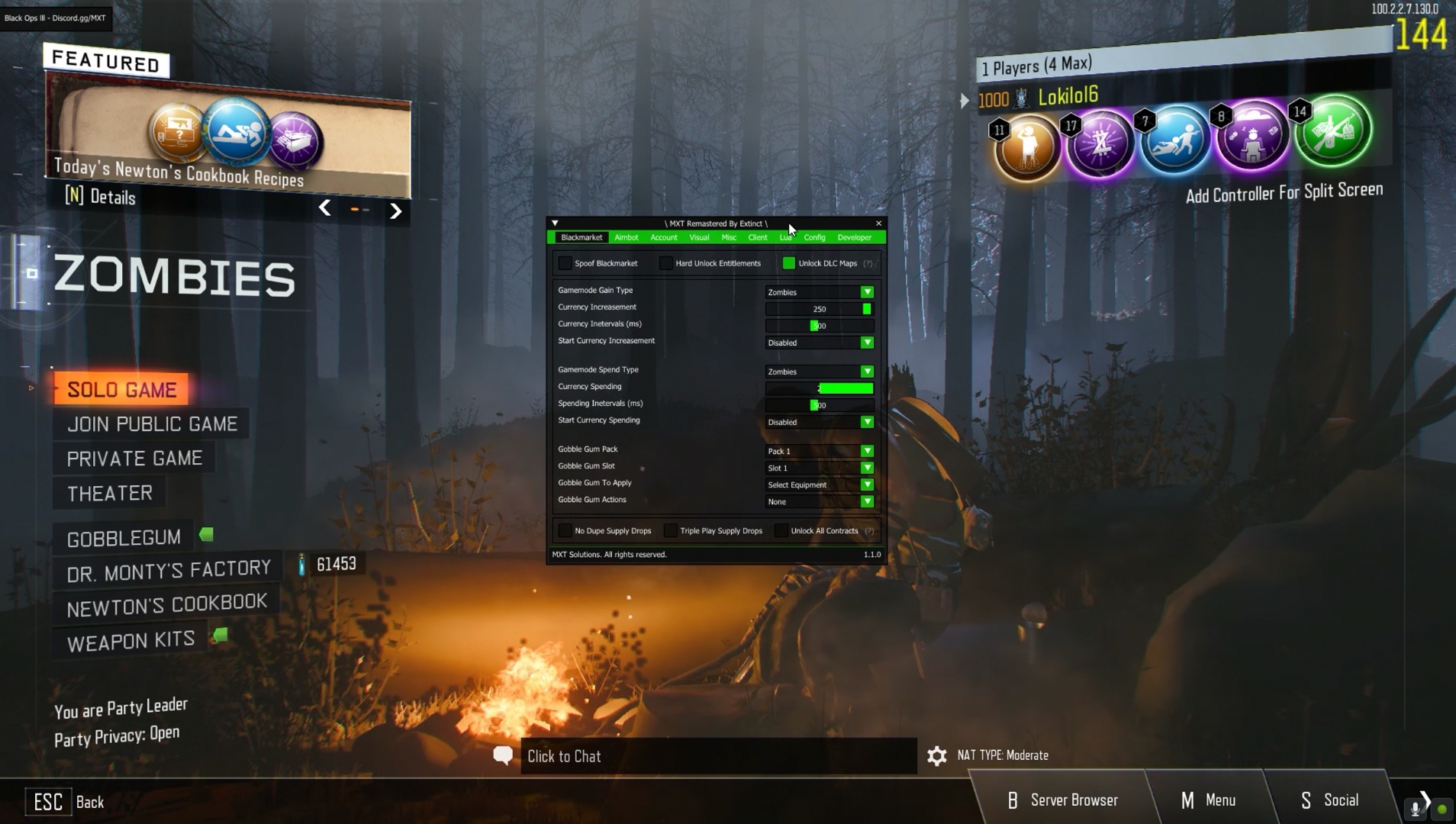Select Join Public Game
The width and height of the screenshot is (1456, 824).
tap(152, 424)
